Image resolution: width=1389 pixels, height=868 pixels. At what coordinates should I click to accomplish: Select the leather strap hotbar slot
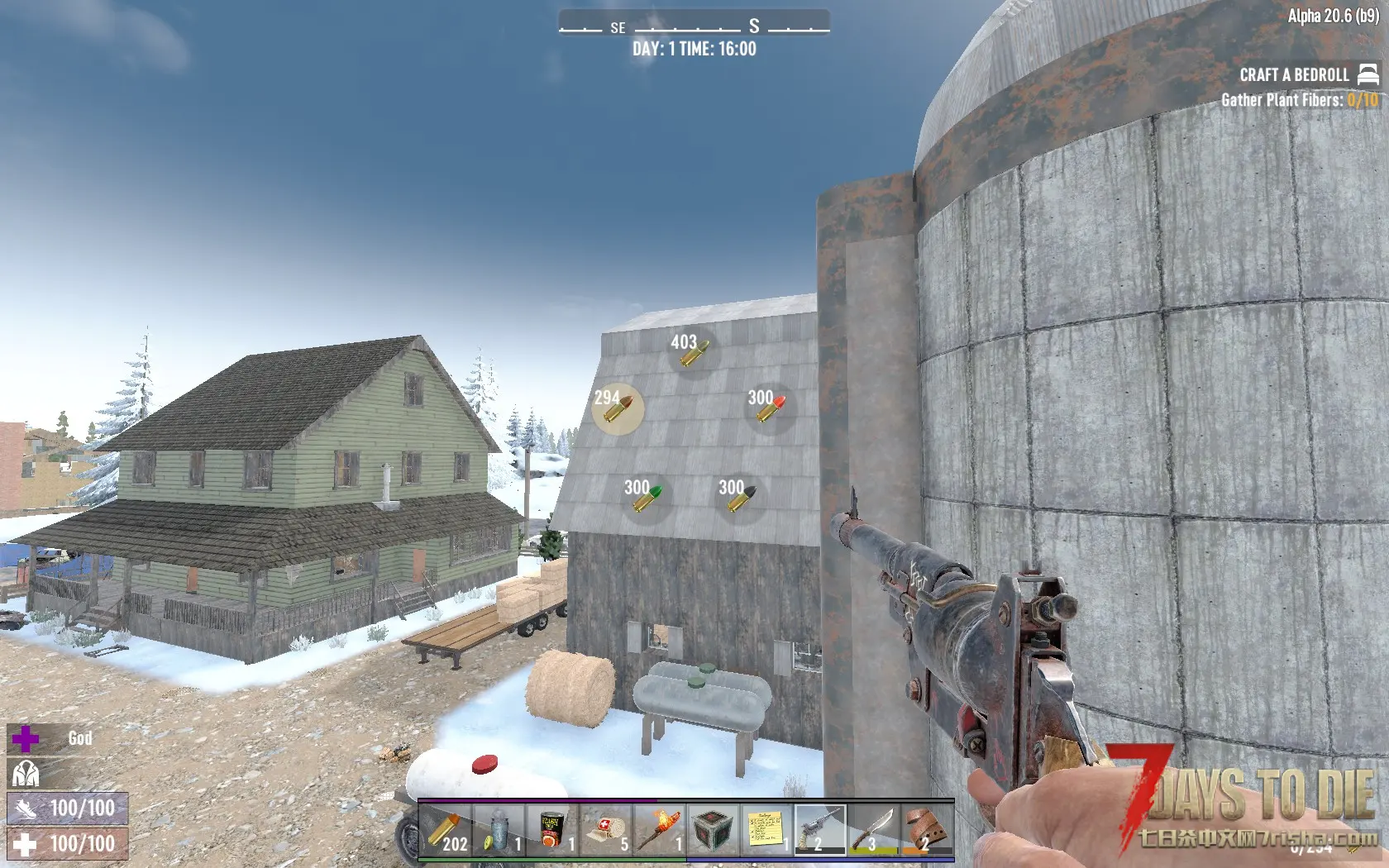(927, 829)
